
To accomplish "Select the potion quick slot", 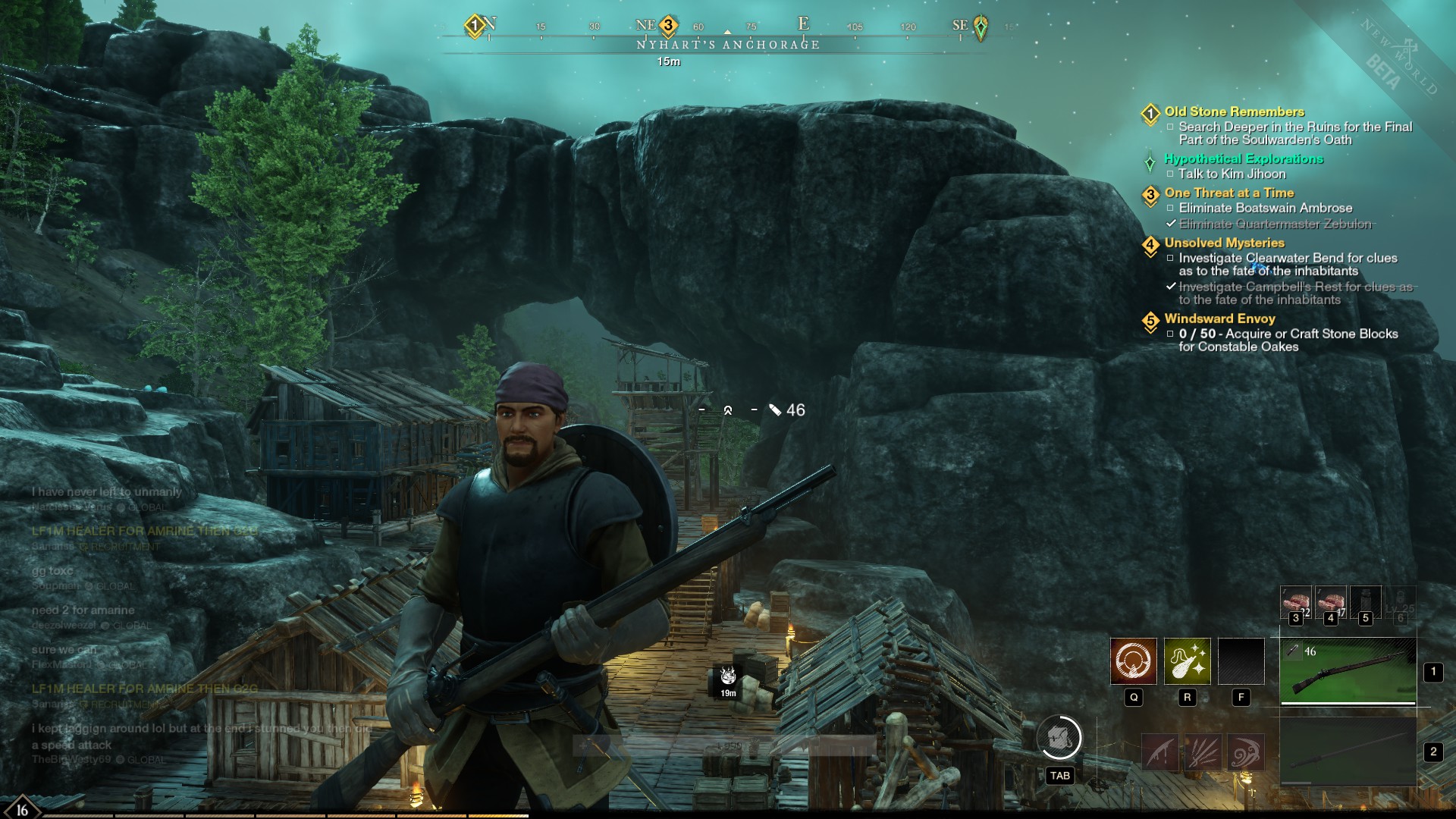I will pos(1366,603).
